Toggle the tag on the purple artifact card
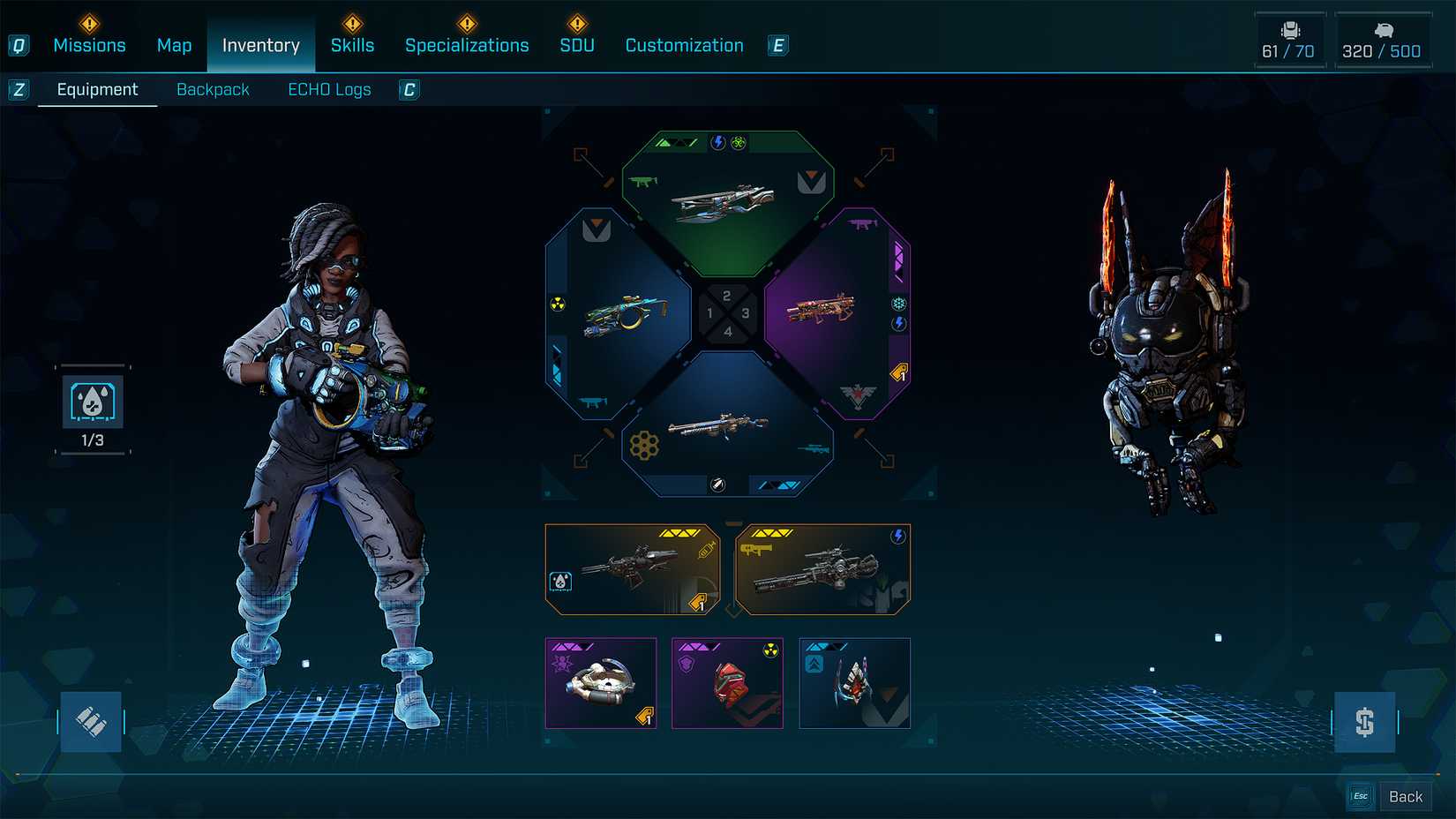Screen dimensions: 1456x819 click(645, 717)
